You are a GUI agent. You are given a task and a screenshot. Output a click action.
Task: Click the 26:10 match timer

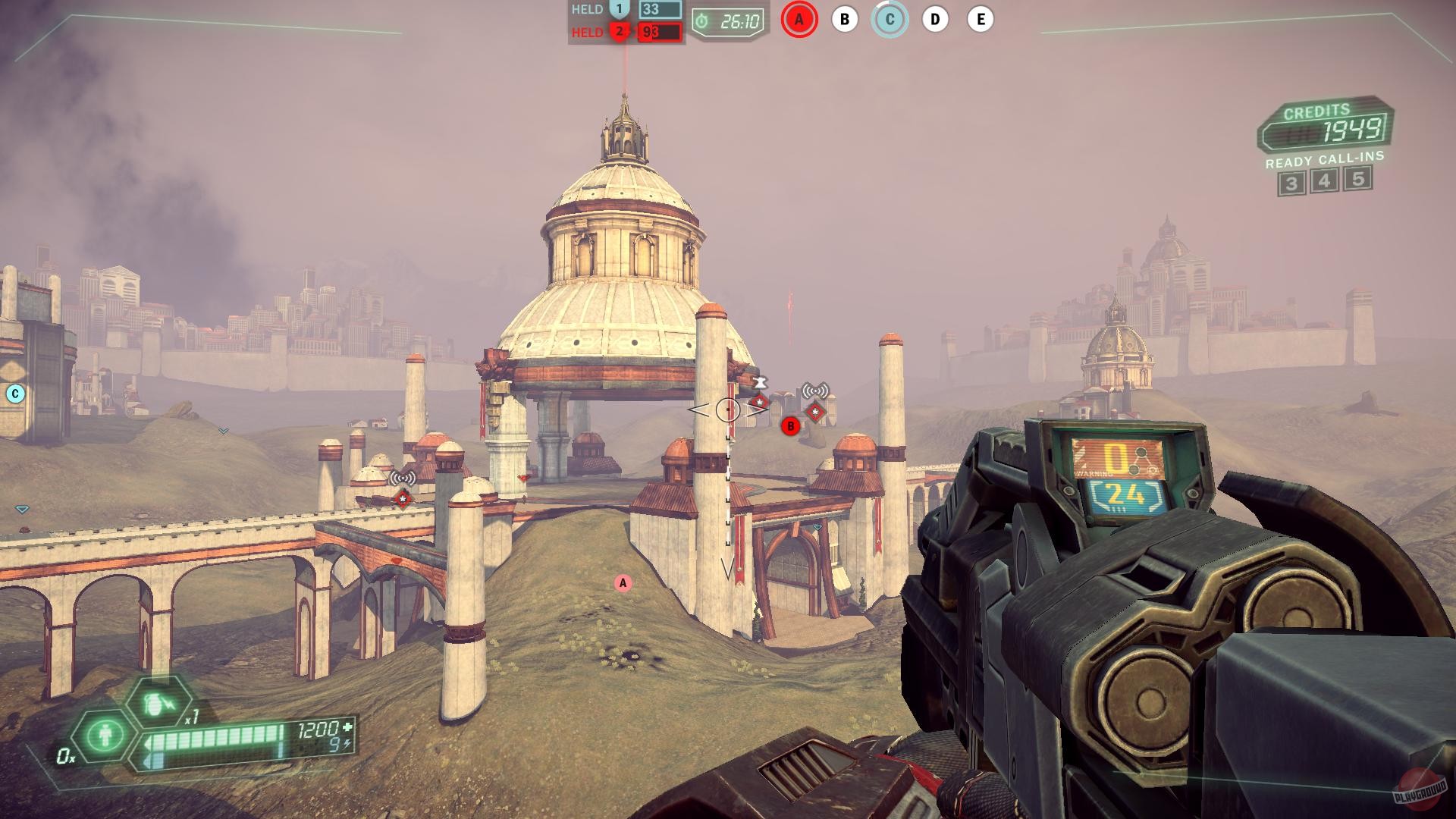(x=727, y=22)
